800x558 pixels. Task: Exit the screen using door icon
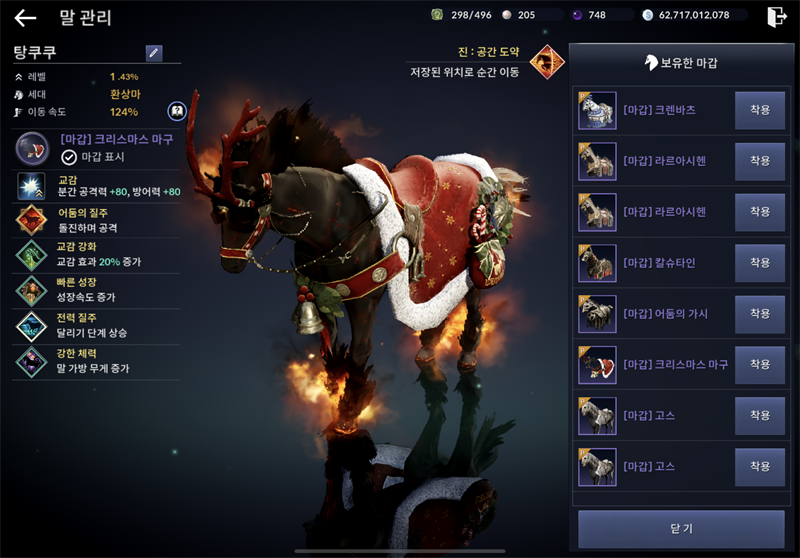click(x=776, y=17)
